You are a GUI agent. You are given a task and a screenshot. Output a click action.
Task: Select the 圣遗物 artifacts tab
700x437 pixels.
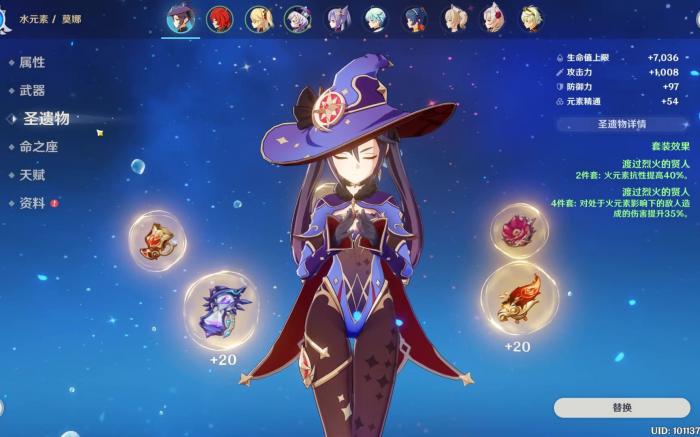[x=46, y=118]
